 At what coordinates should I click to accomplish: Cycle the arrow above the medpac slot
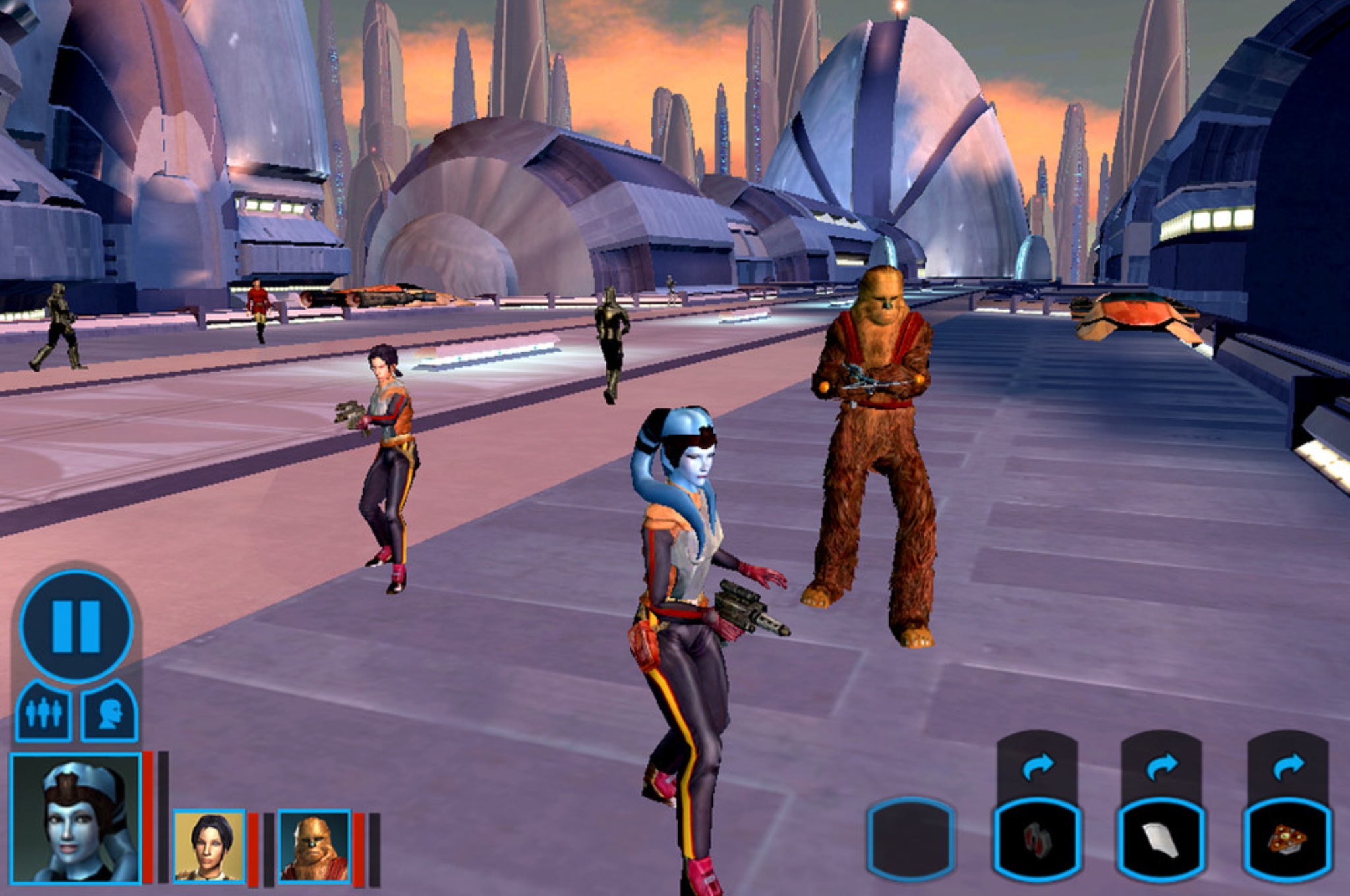click(1038, 766)
